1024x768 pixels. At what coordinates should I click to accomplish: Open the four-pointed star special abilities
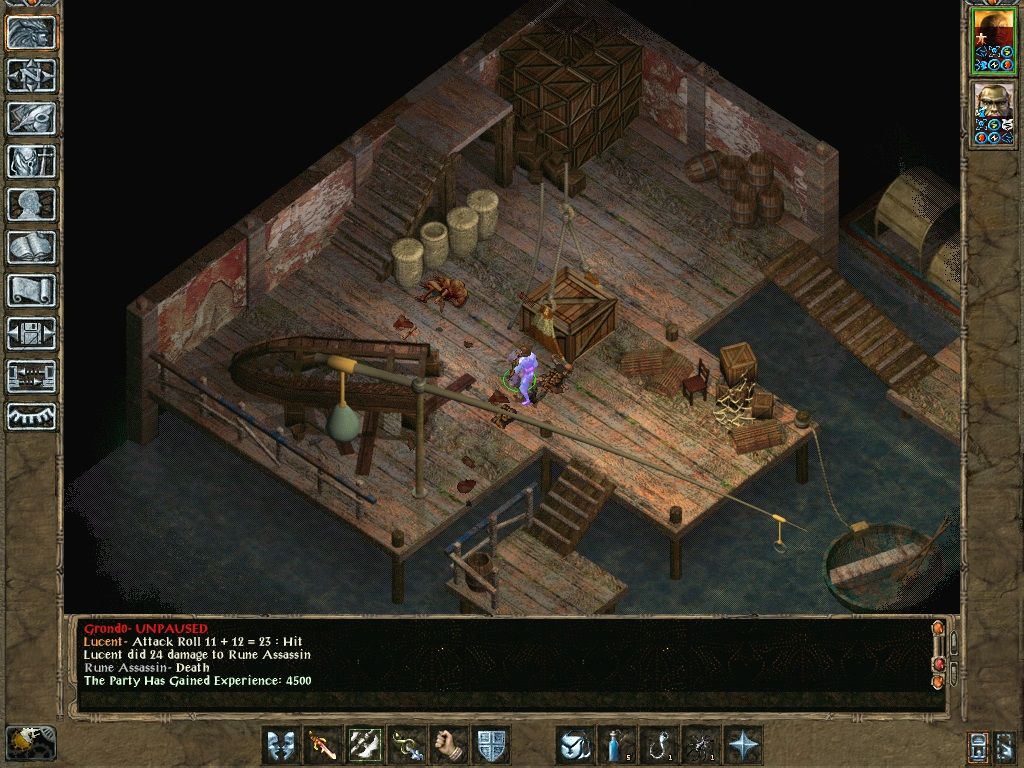743,745
